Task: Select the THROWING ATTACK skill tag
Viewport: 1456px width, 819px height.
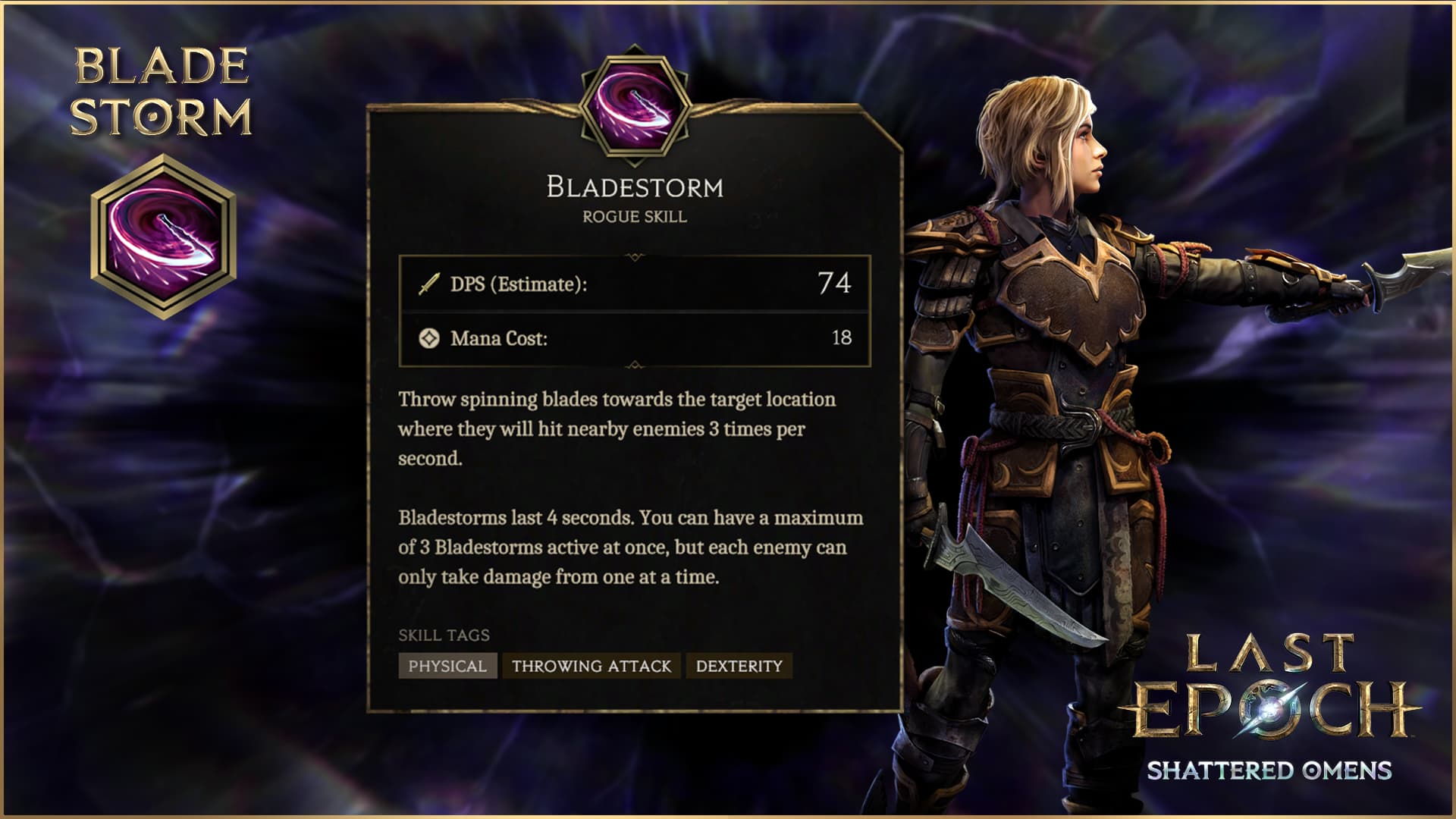Action: coord(591,666)
